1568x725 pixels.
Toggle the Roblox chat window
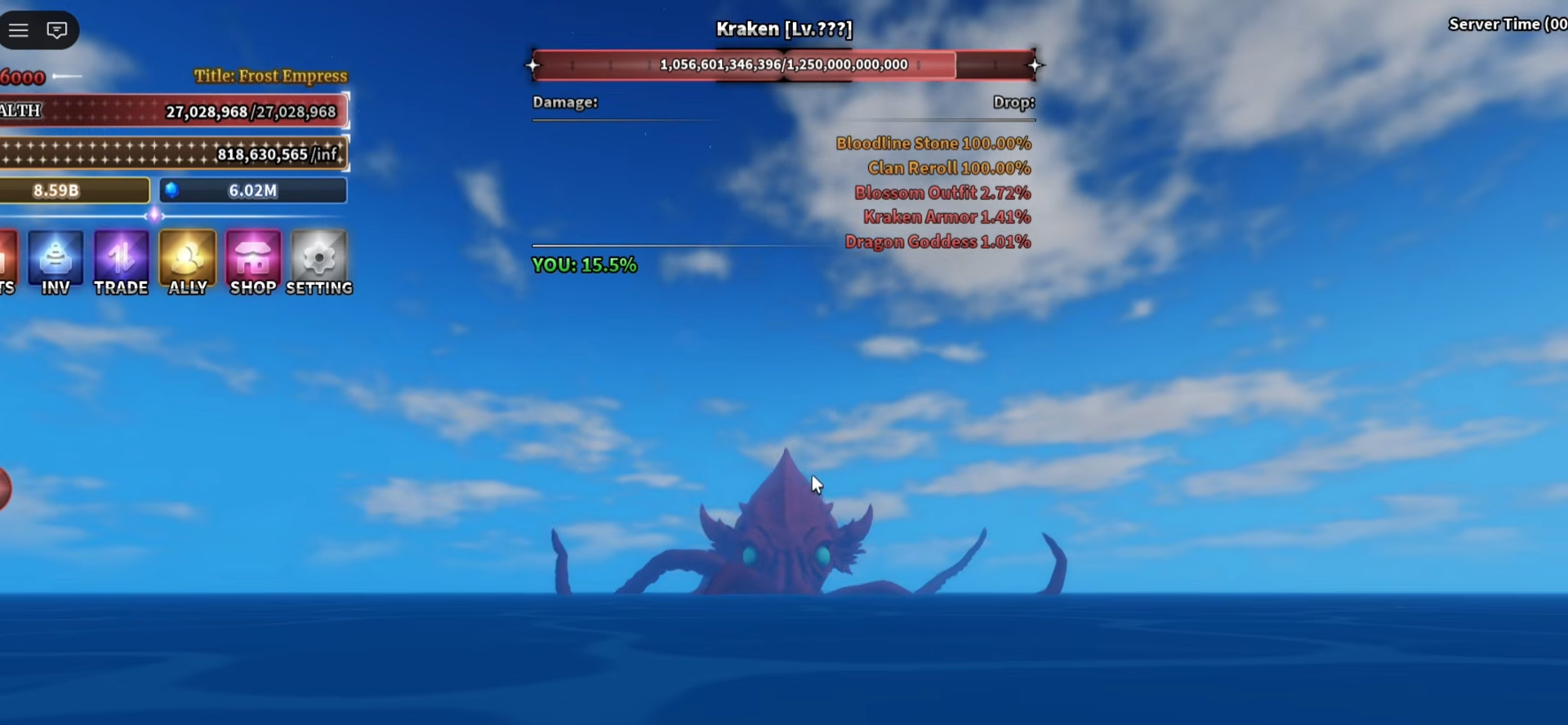click(x=57, y=30)
